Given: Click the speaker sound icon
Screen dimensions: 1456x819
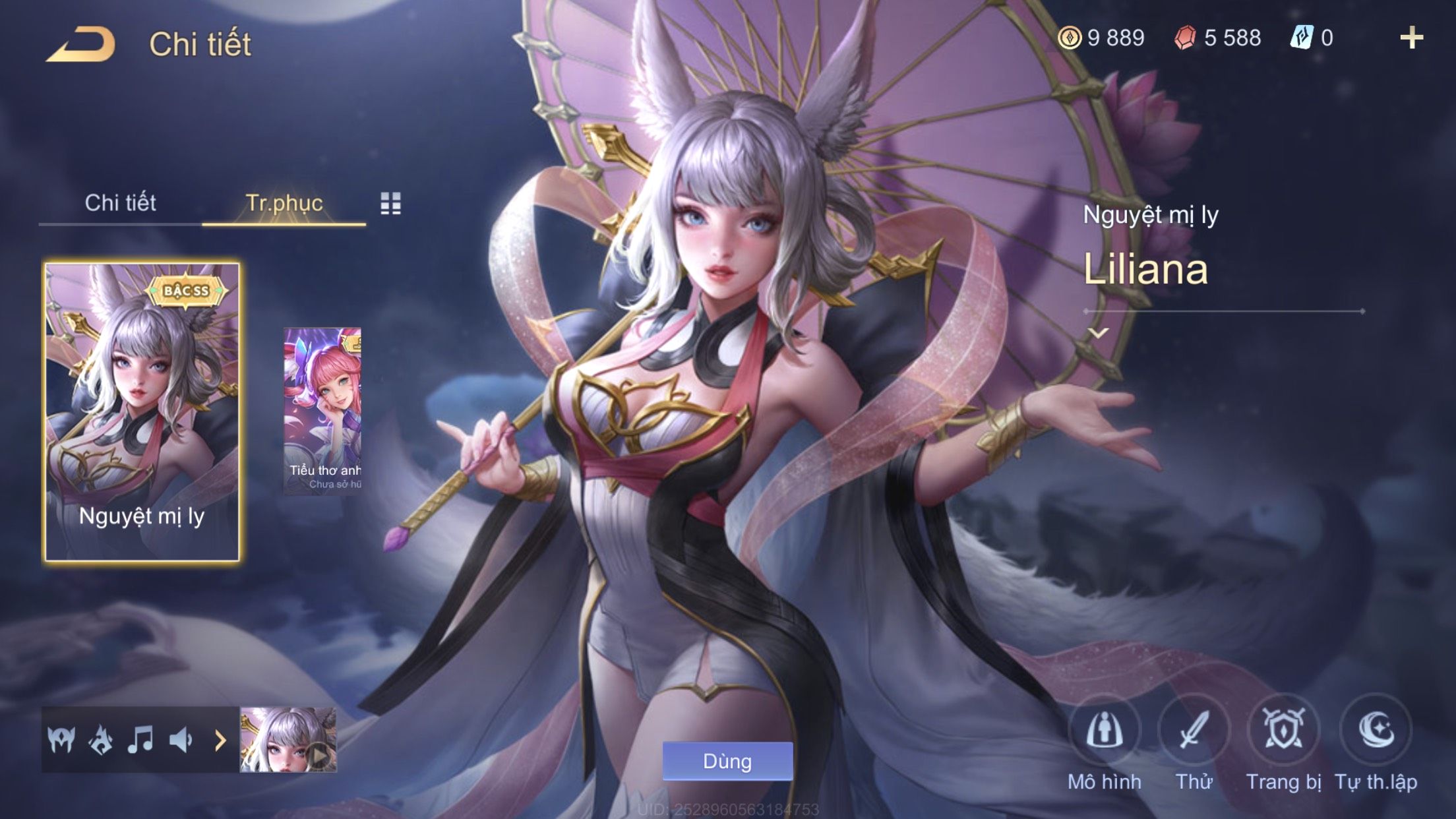Looking at the screenshot, I should (x=180, y=740).
